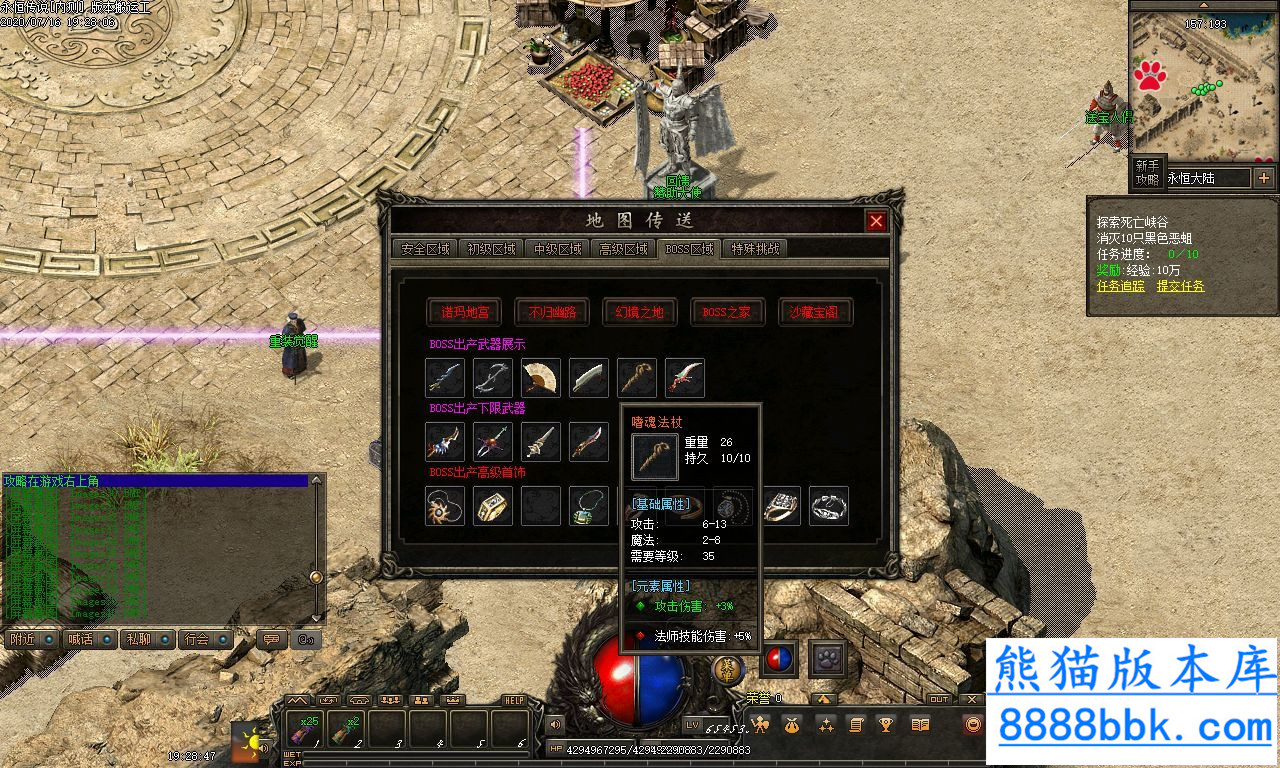Viewport: 1280px width, 768px height.
Task: Close the 地图传送 teleport window
Action: 876,221
